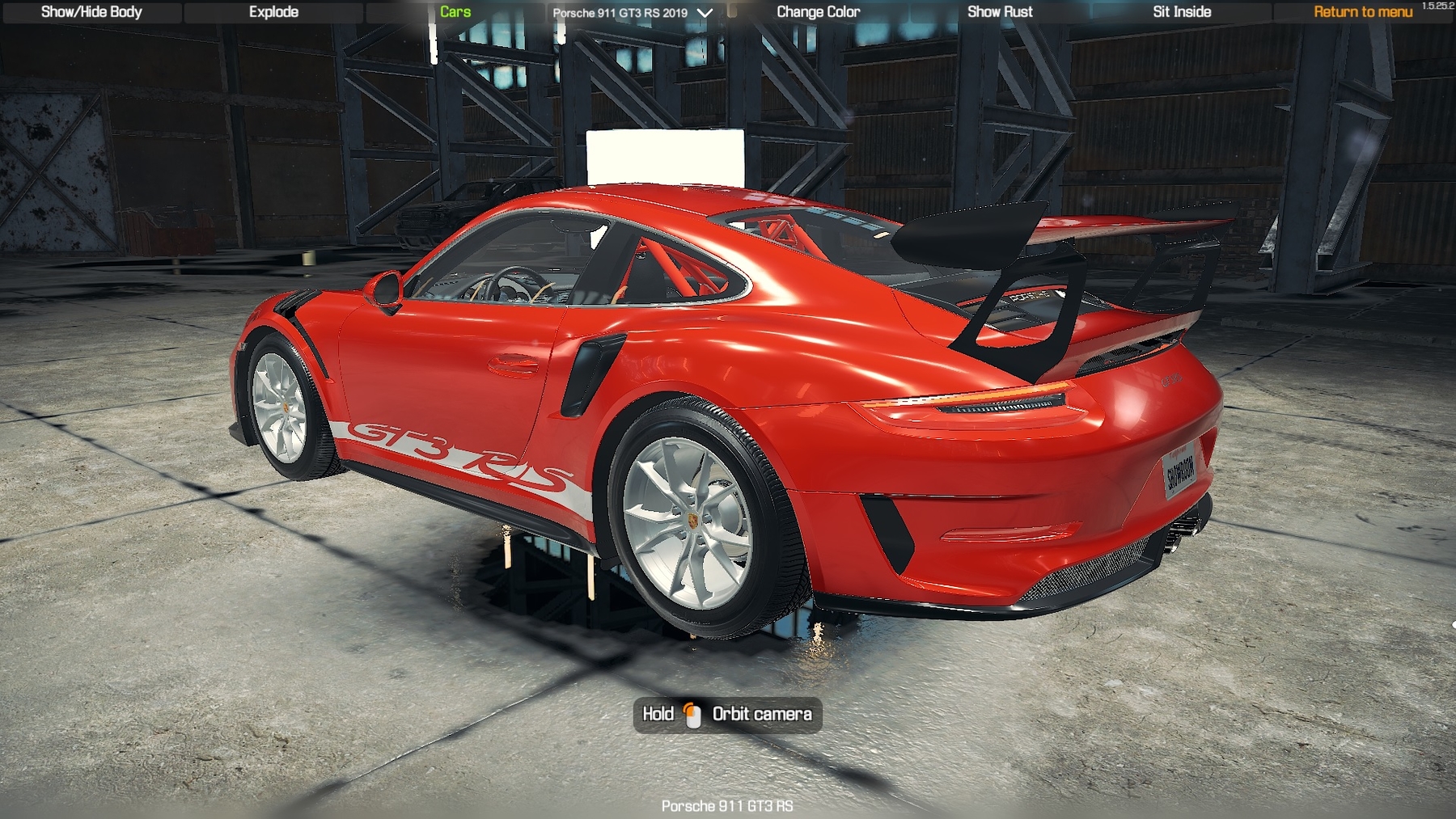Choose Change Color for the car

click(x=818, y=12)
